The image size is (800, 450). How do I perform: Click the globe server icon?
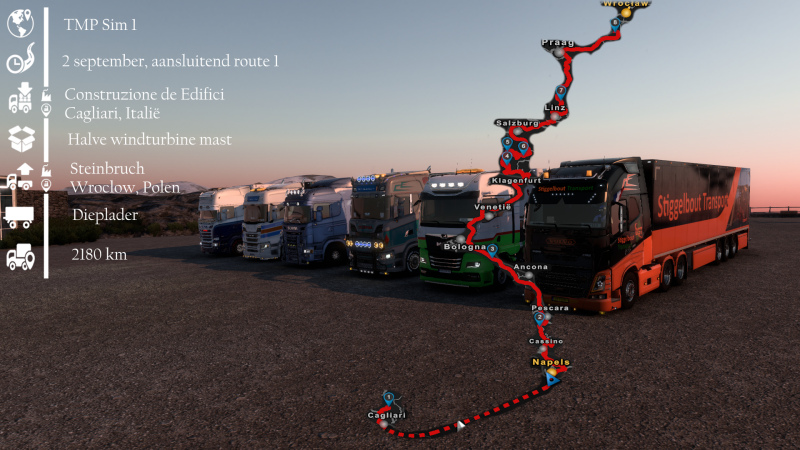click(x=21, y=22)
